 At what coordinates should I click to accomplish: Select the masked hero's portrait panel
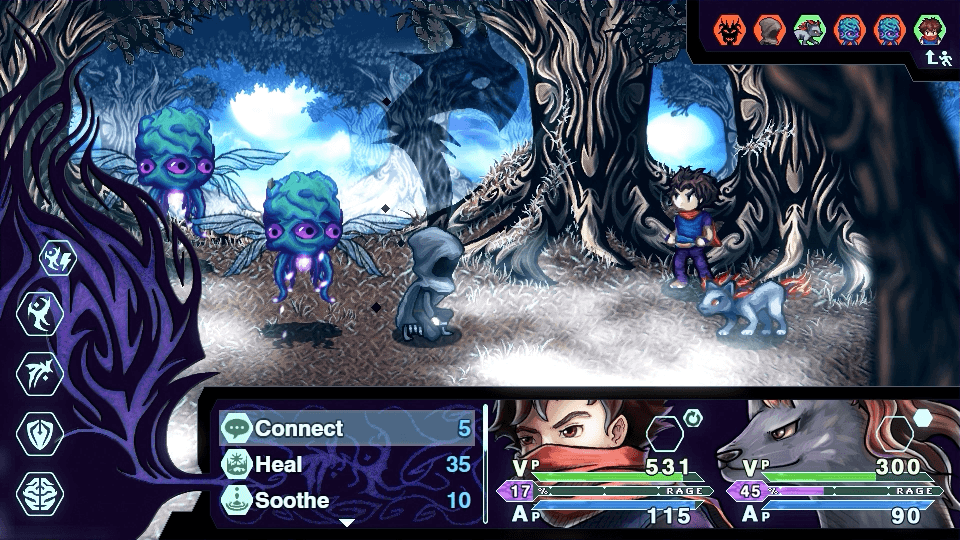pyautogui.click(x=600, y=462)
